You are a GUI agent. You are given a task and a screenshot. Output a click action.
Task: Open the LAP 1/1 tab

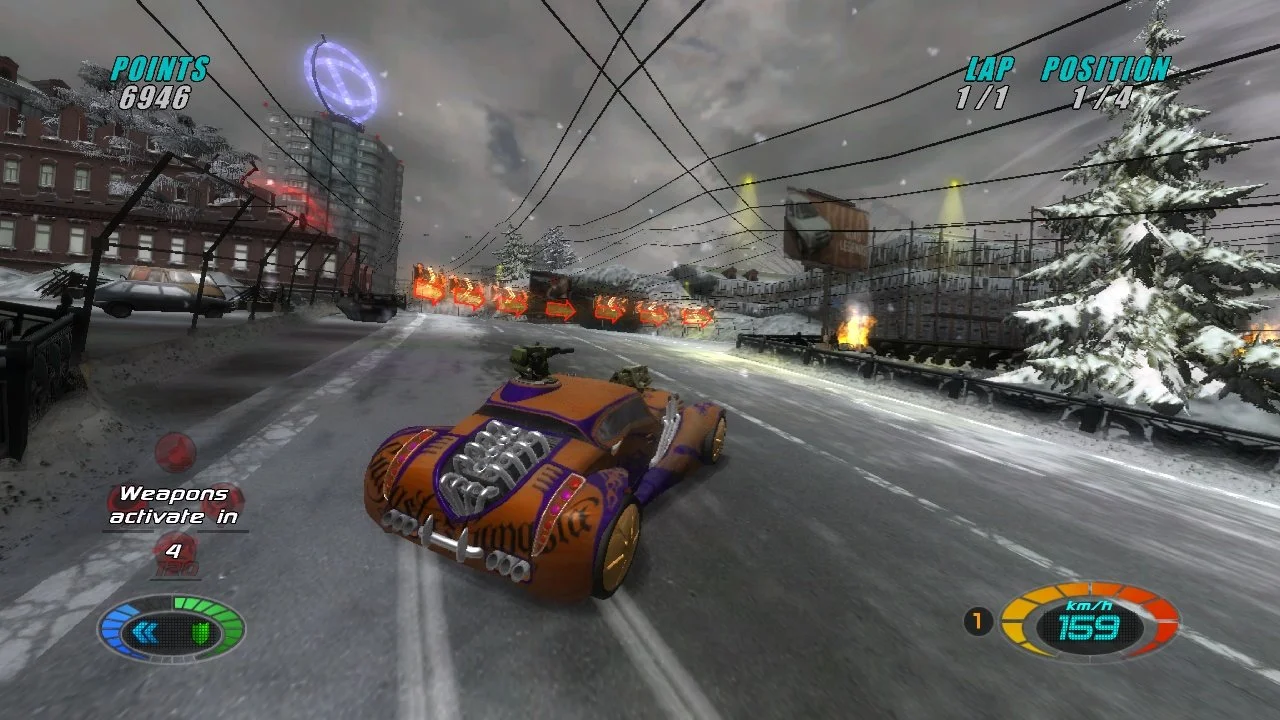(981, 98)
